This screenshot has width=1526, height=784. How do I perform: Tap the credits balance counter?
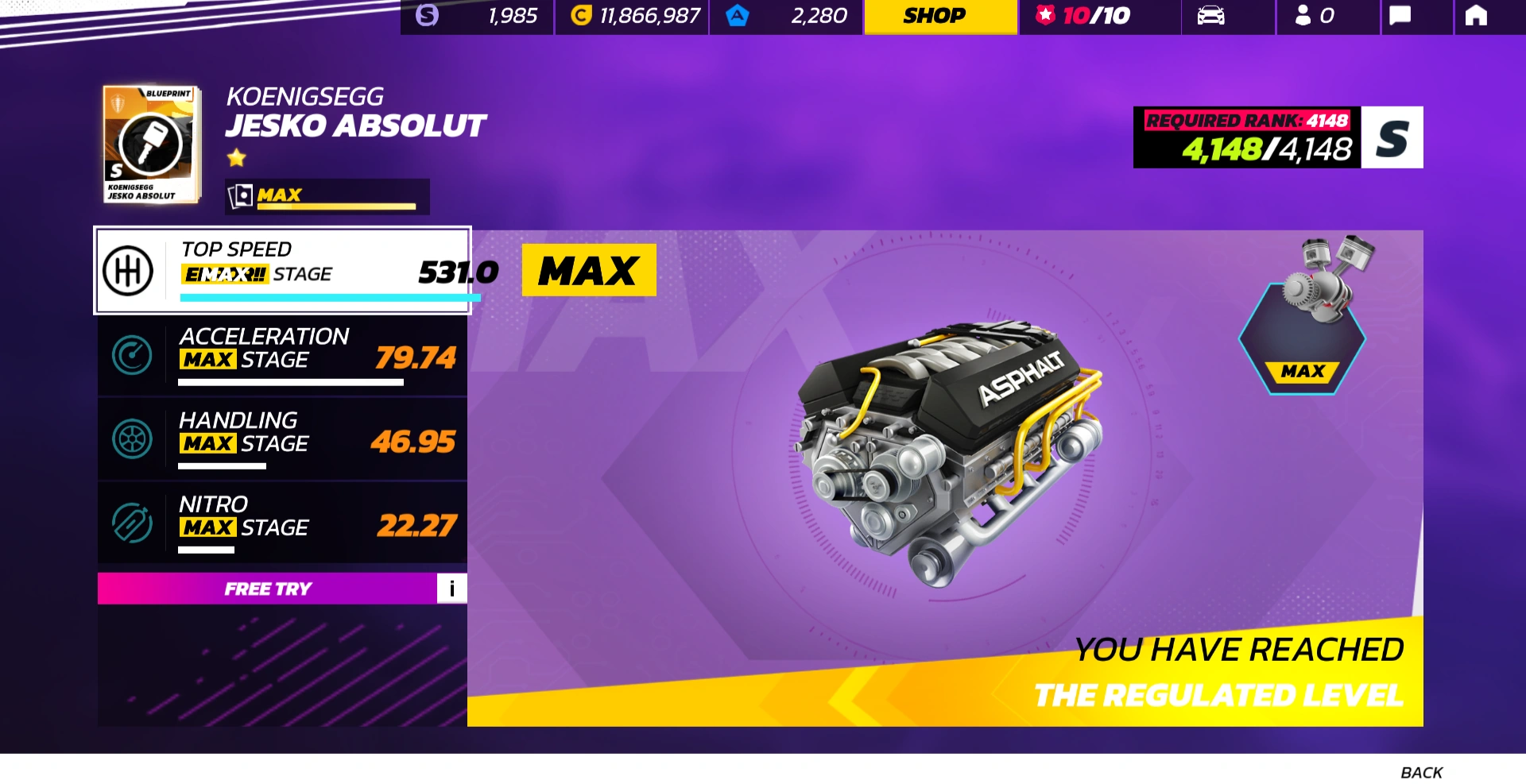coord(633,16)
